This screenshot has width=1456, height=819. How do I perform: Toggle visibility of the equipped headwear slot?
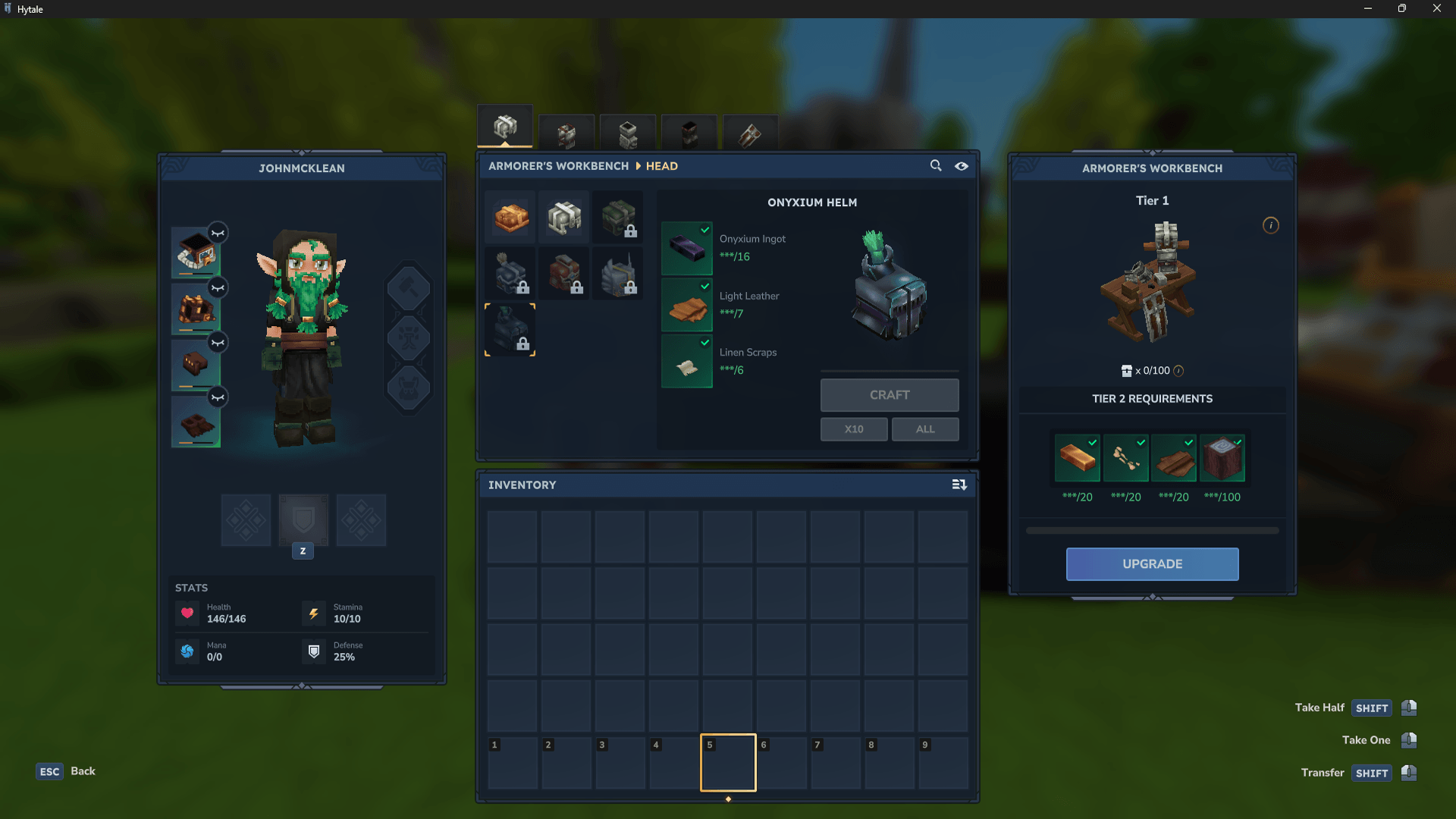(218, 234)
